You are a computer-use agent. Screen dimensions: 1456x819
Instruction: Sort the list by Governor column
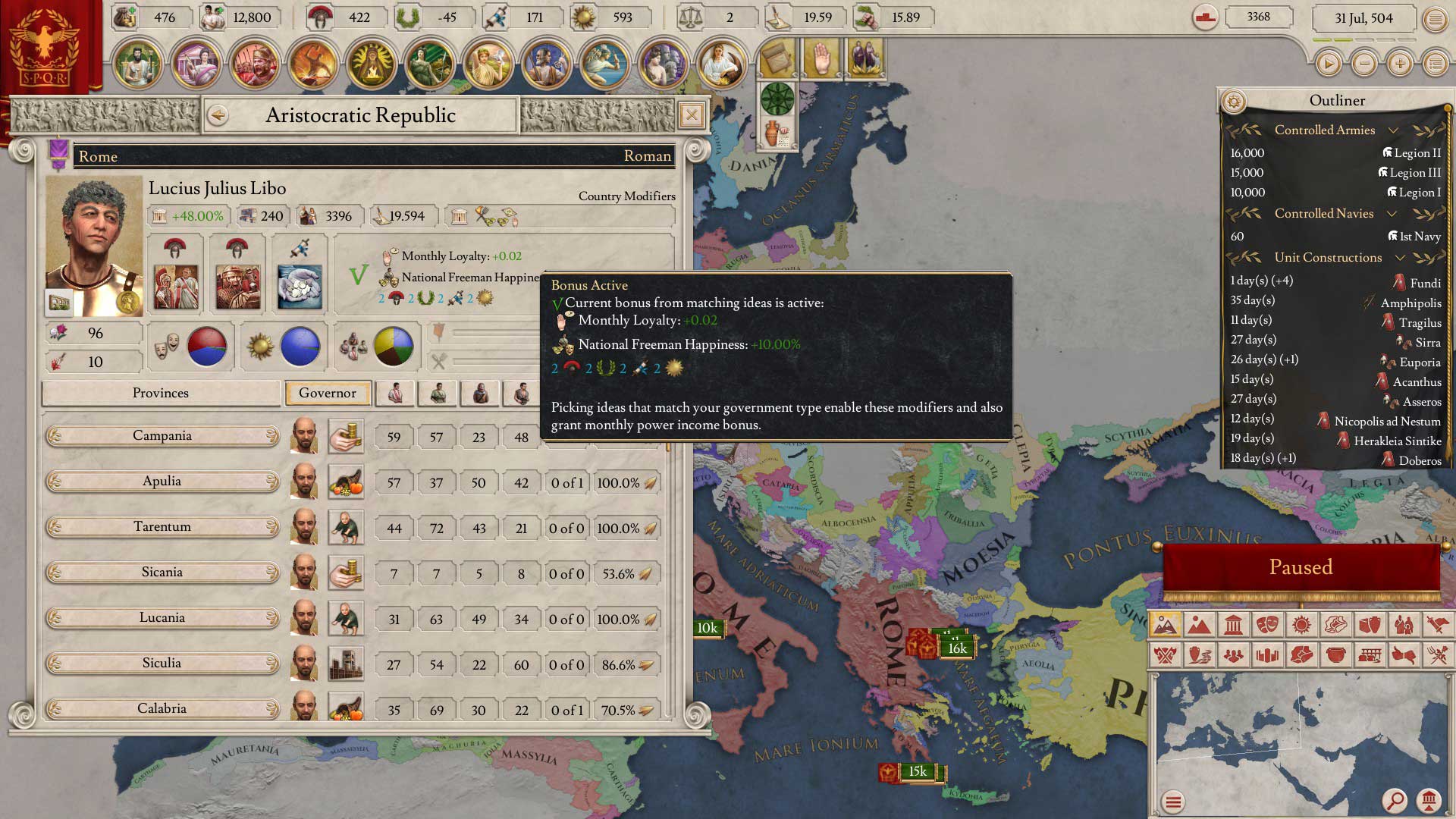(x=328, y=393)
